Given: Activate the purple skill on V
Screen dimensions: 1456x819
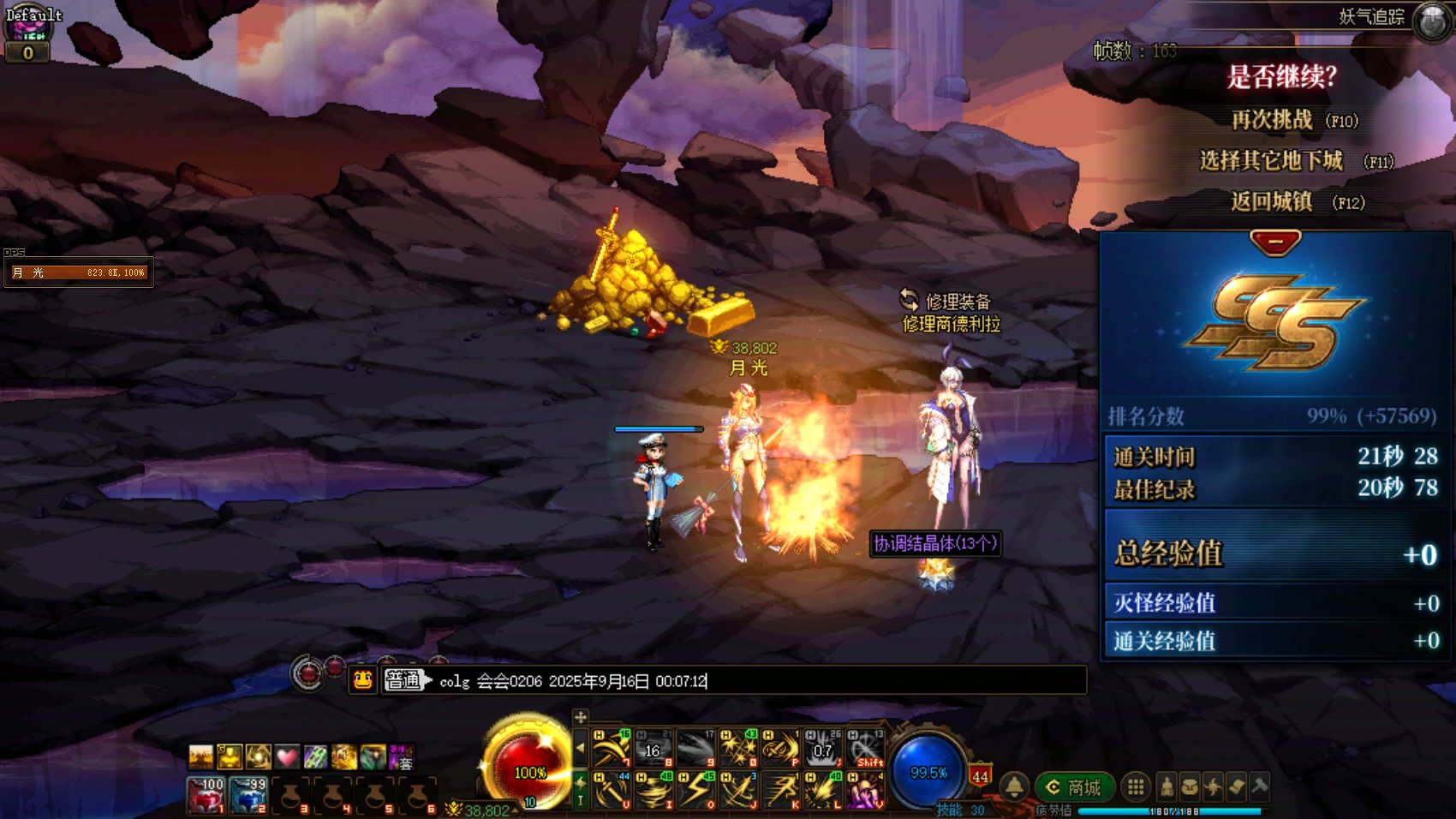Looking at the screenshot, I should coord(865,790).
